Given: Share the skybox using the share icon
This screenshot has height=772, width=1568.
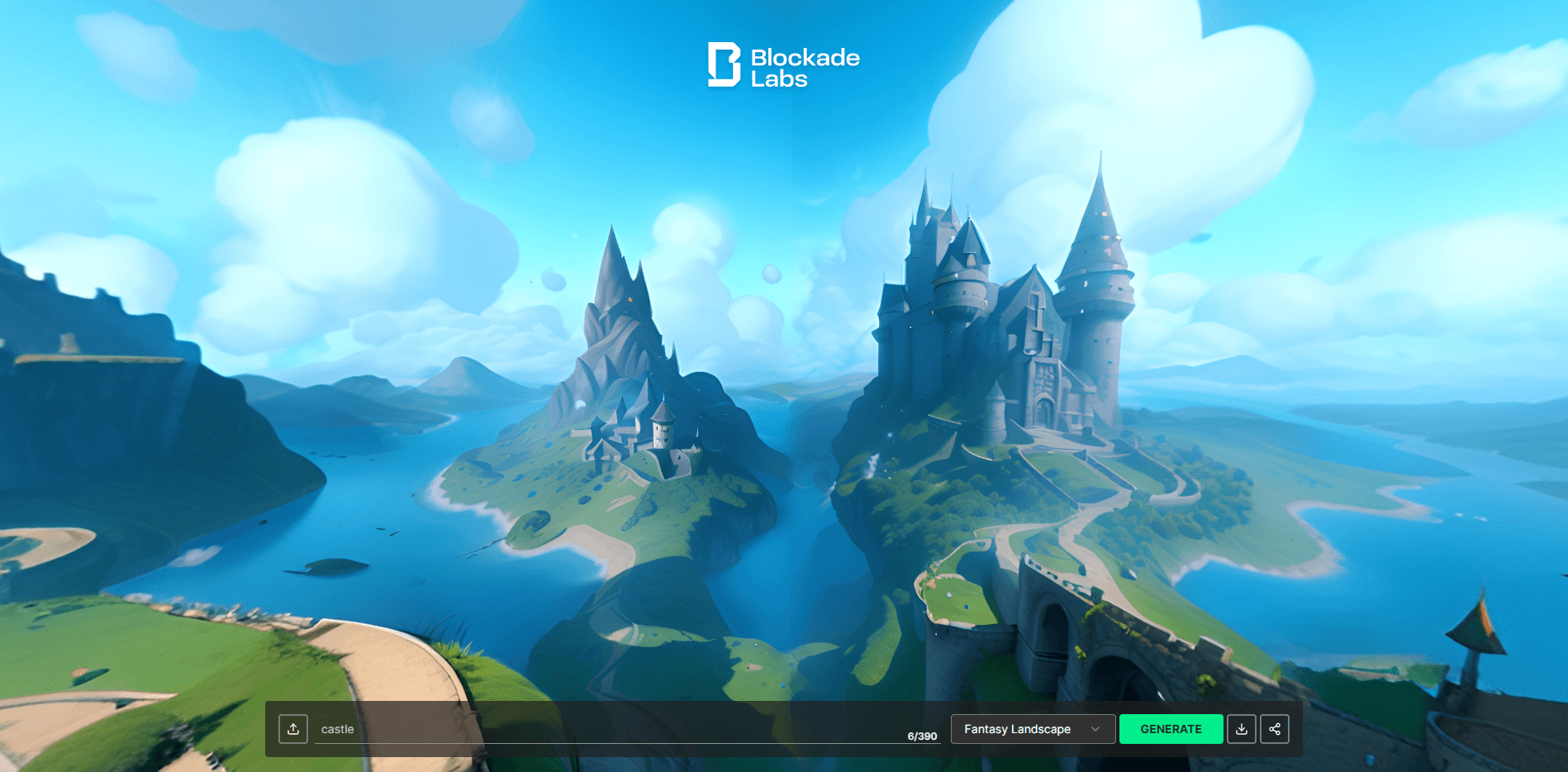Looking at the screenshot, I should pyautogui.click(x=1275, y=729).
